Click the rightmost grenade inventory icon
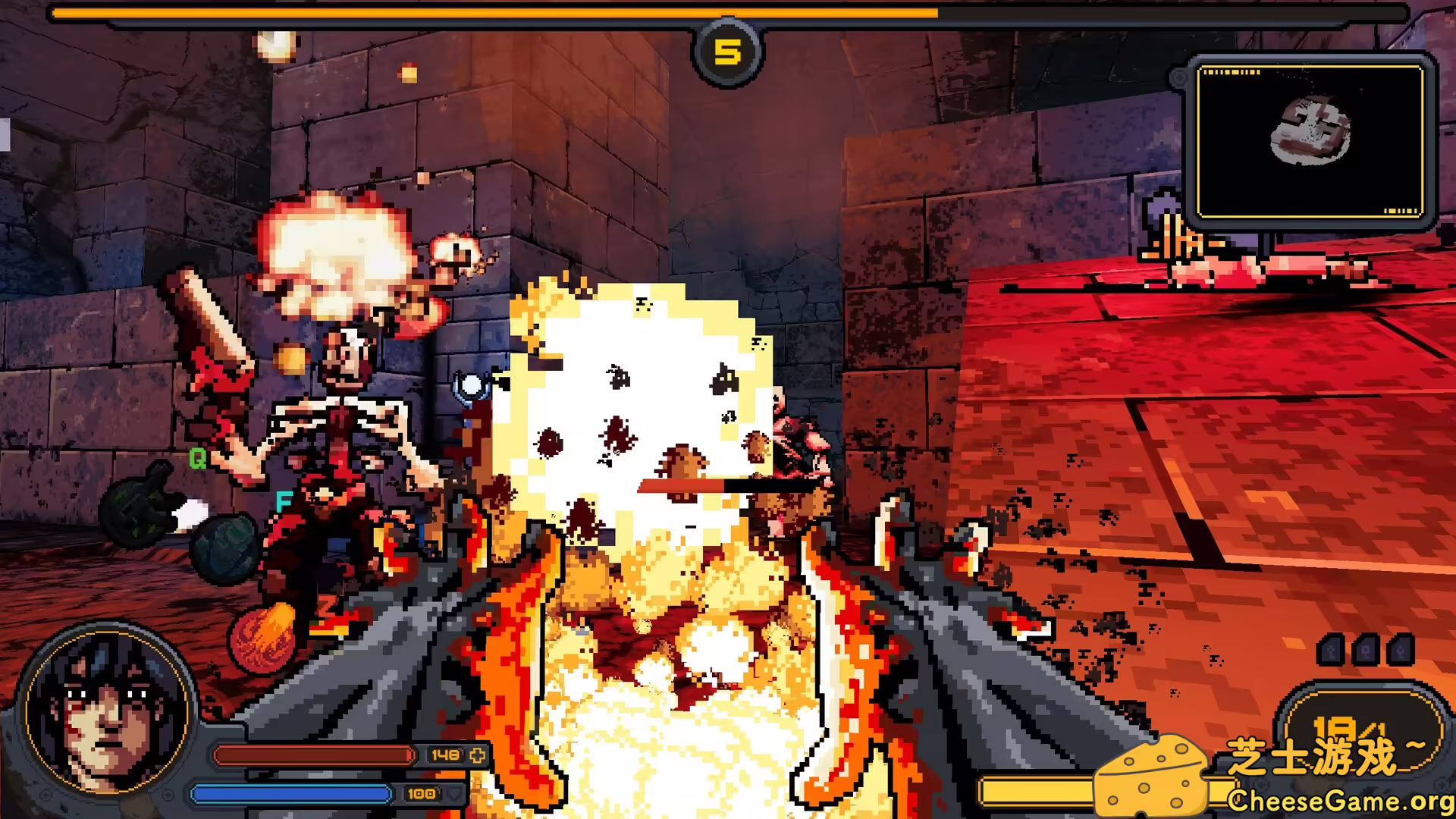Image resolution: width=1456 pixels, height=819 pixels. (x=1402, y=651)
